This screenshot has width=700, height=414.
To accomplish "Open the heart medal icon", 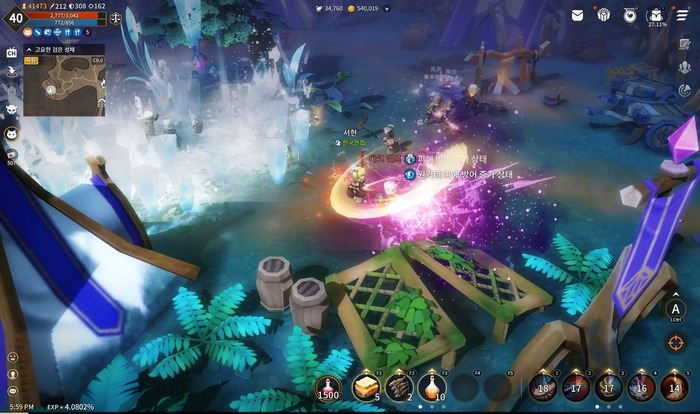I will click(x=630, y=14).
